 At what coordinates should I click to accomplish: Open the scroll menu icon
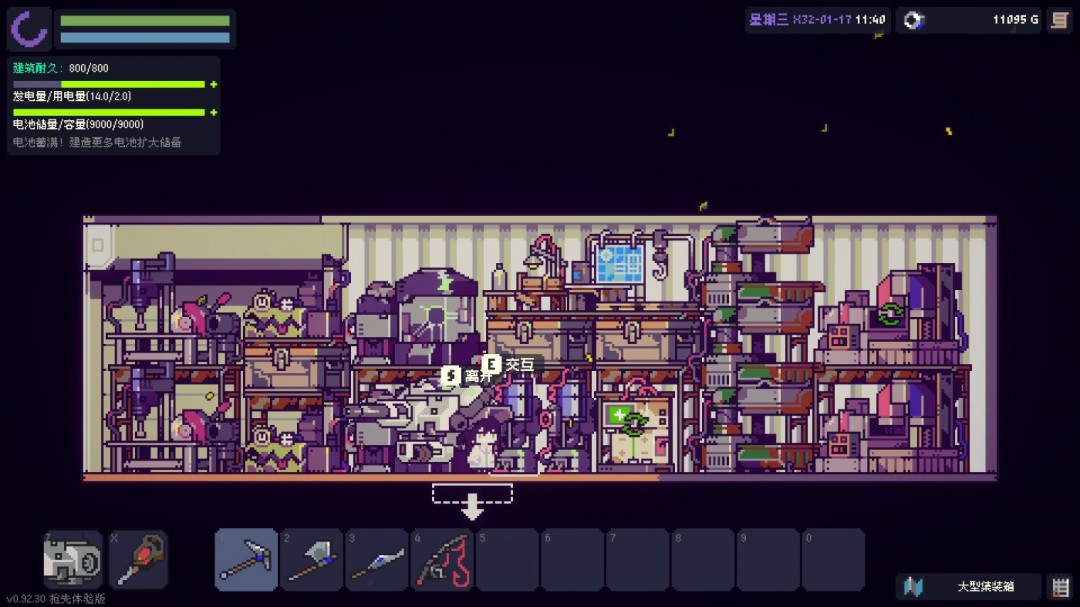(1059, 20)
